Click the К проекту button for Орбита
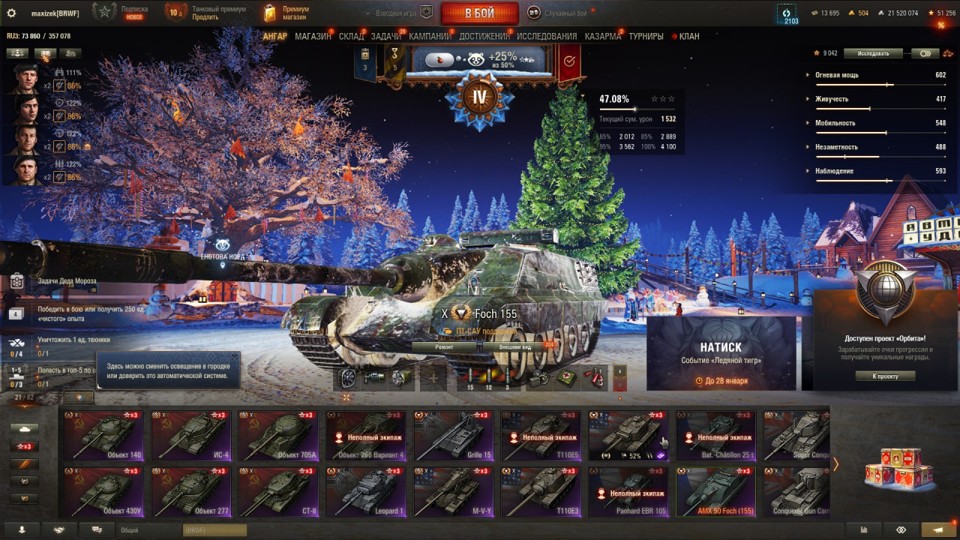The height and width of the screenshot is (540, 960). click(885, 376)
